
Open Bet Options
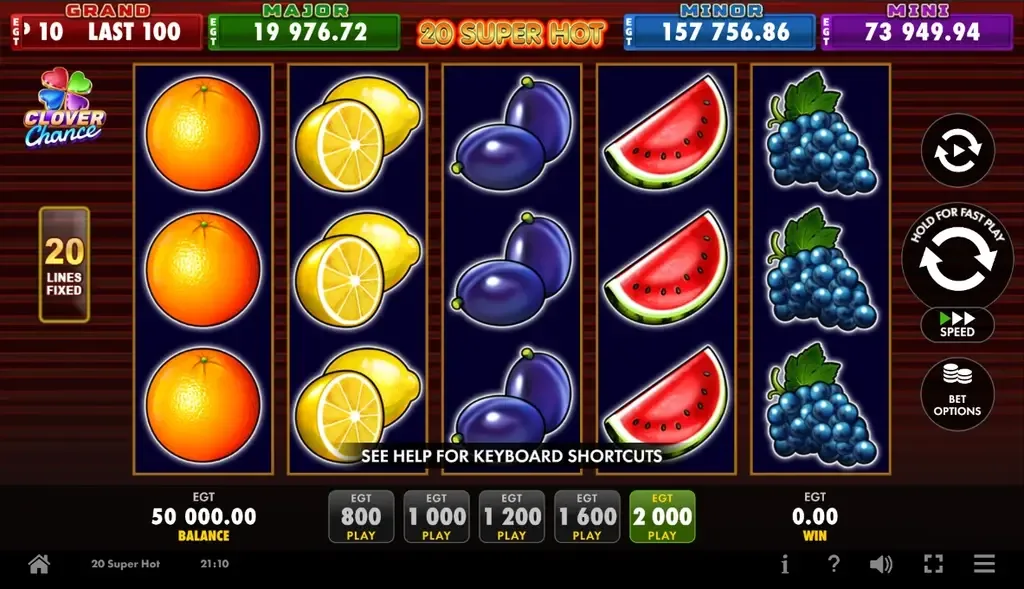pyautogui.click(x=957, y=394)
